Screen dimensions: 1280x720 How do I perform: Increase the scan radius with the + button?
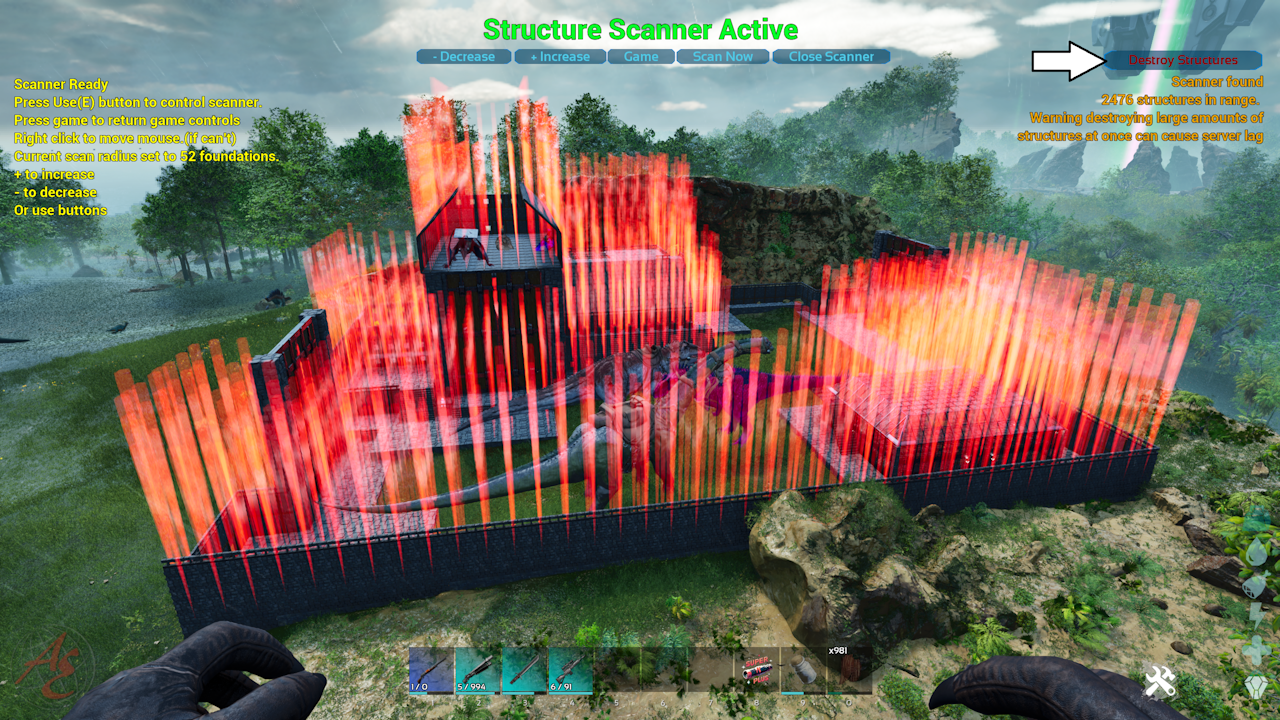tap(560, 57)
